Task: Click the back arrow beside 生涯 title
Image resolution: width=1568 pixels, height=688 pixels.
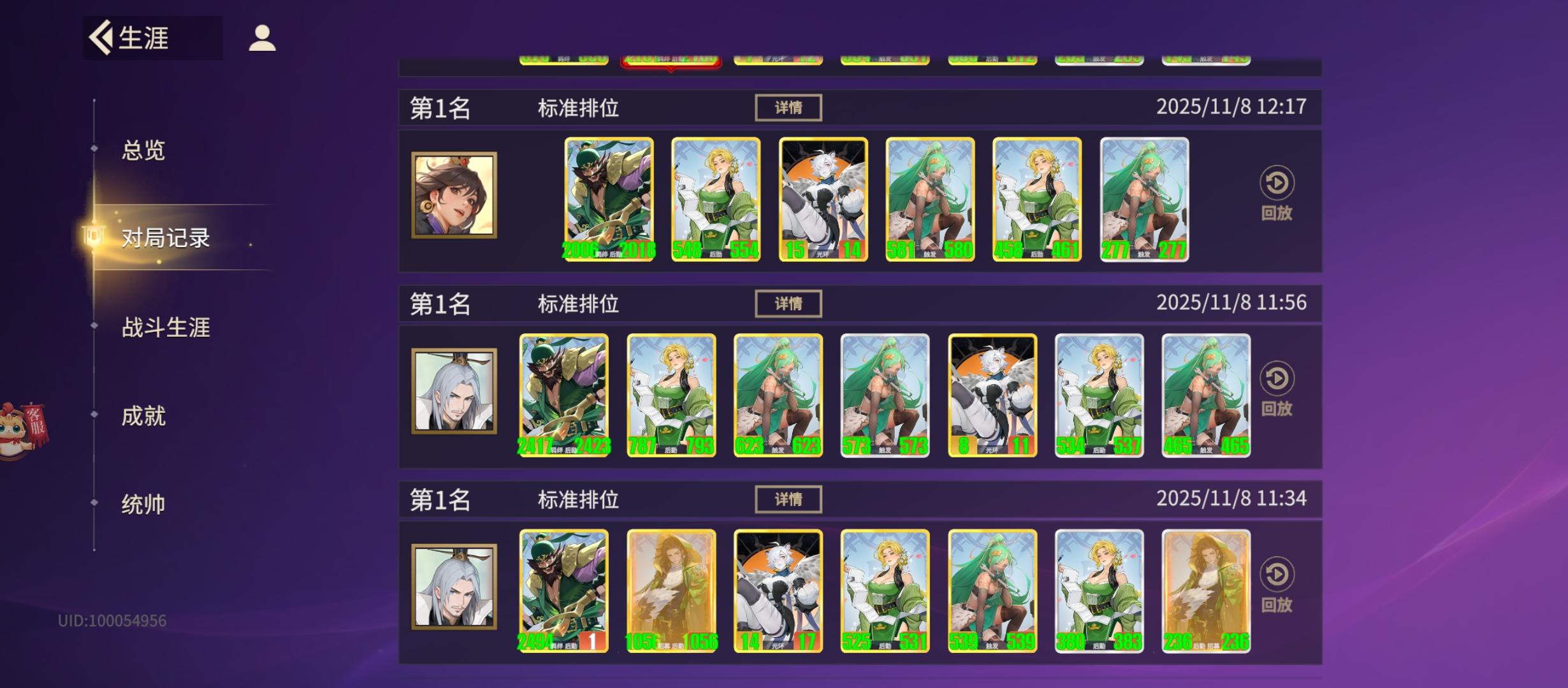Action: pos(101,38)
